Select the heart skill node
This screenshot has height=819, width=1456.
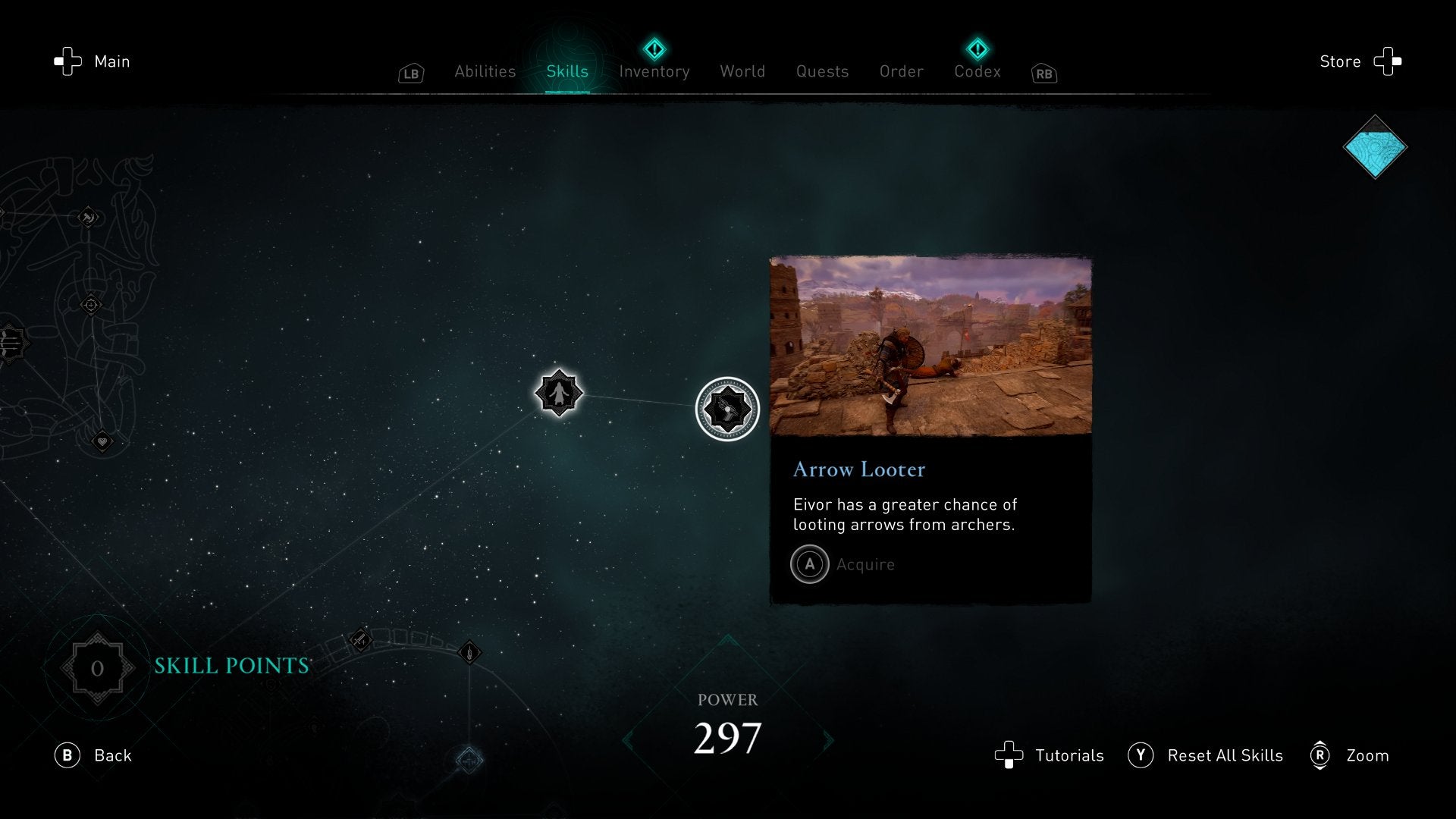tap(102, 441)
